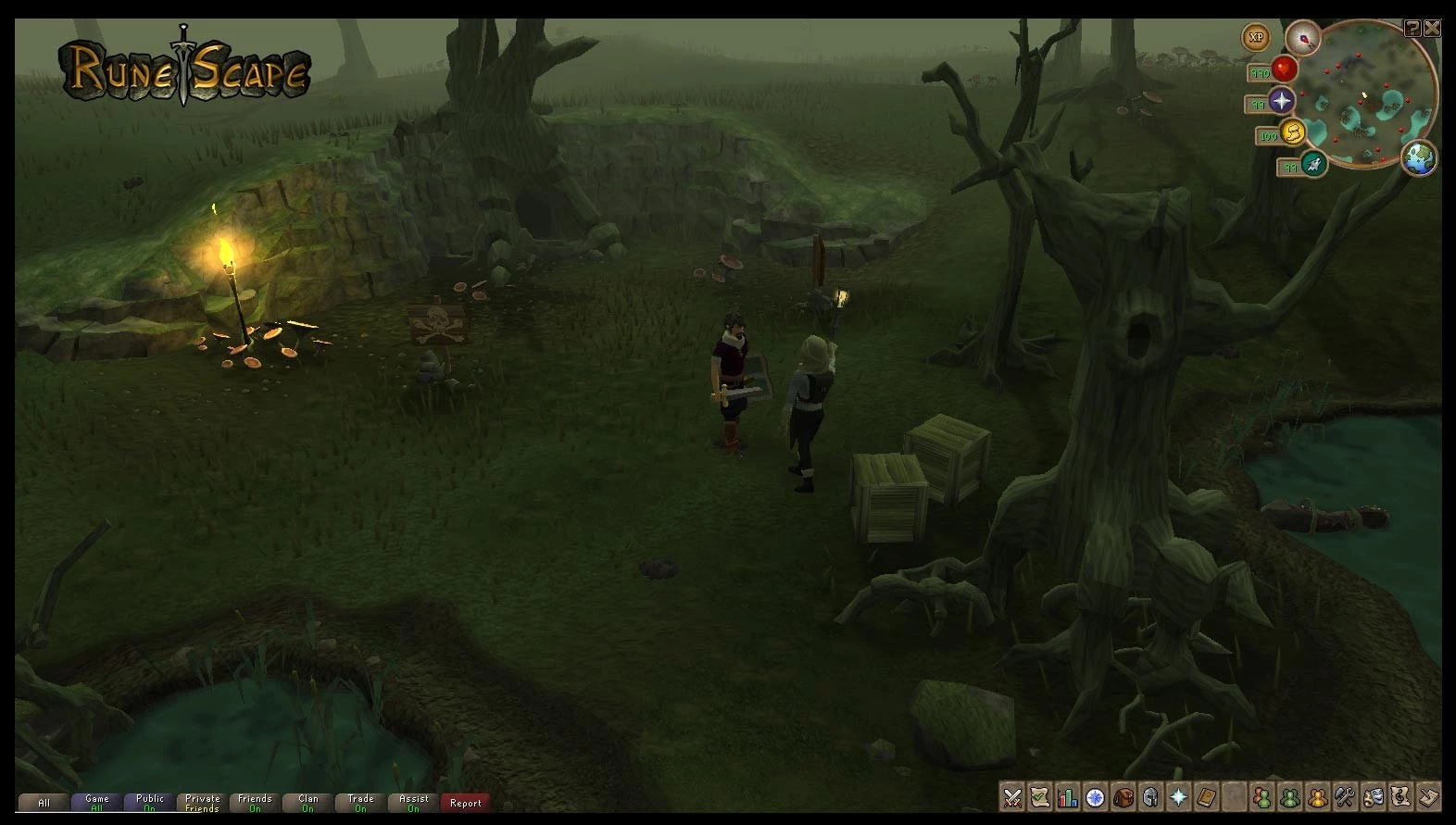Image resolution: width=1456 pixels, height=825 pixels.
Task: Open the Emotes mask tab
Action: coord(1373,797)
